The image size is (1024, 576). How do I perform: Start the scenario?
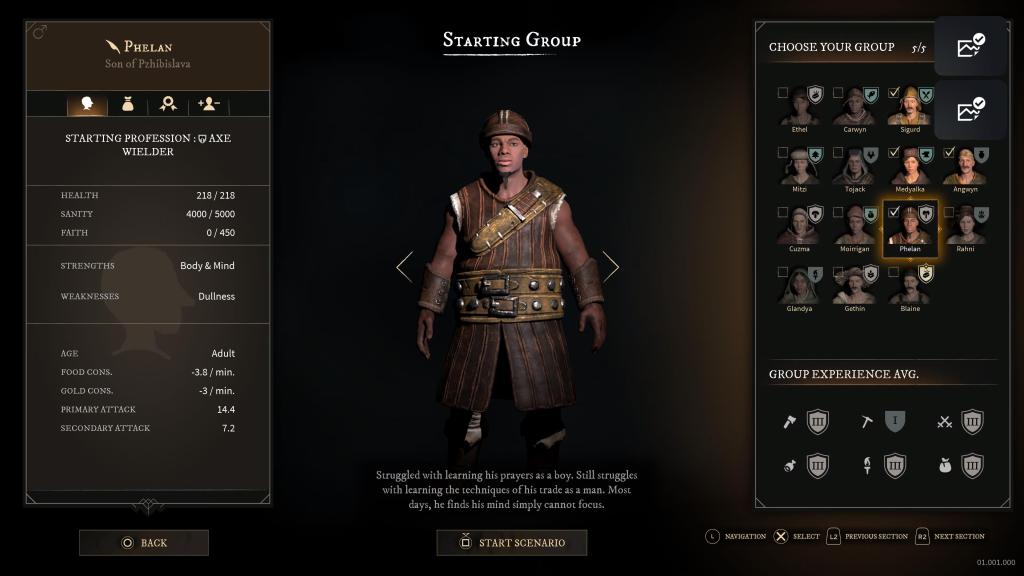click(512, 543)
